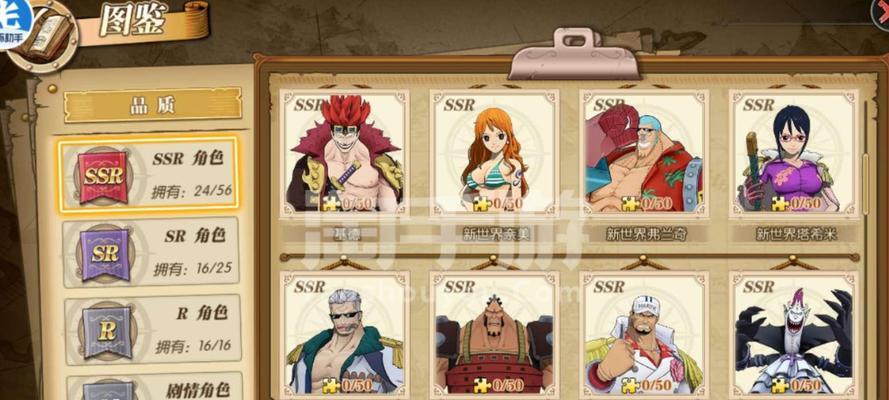Switch to the SR 角色 category

pyautogui.click(x=148, y=252)
